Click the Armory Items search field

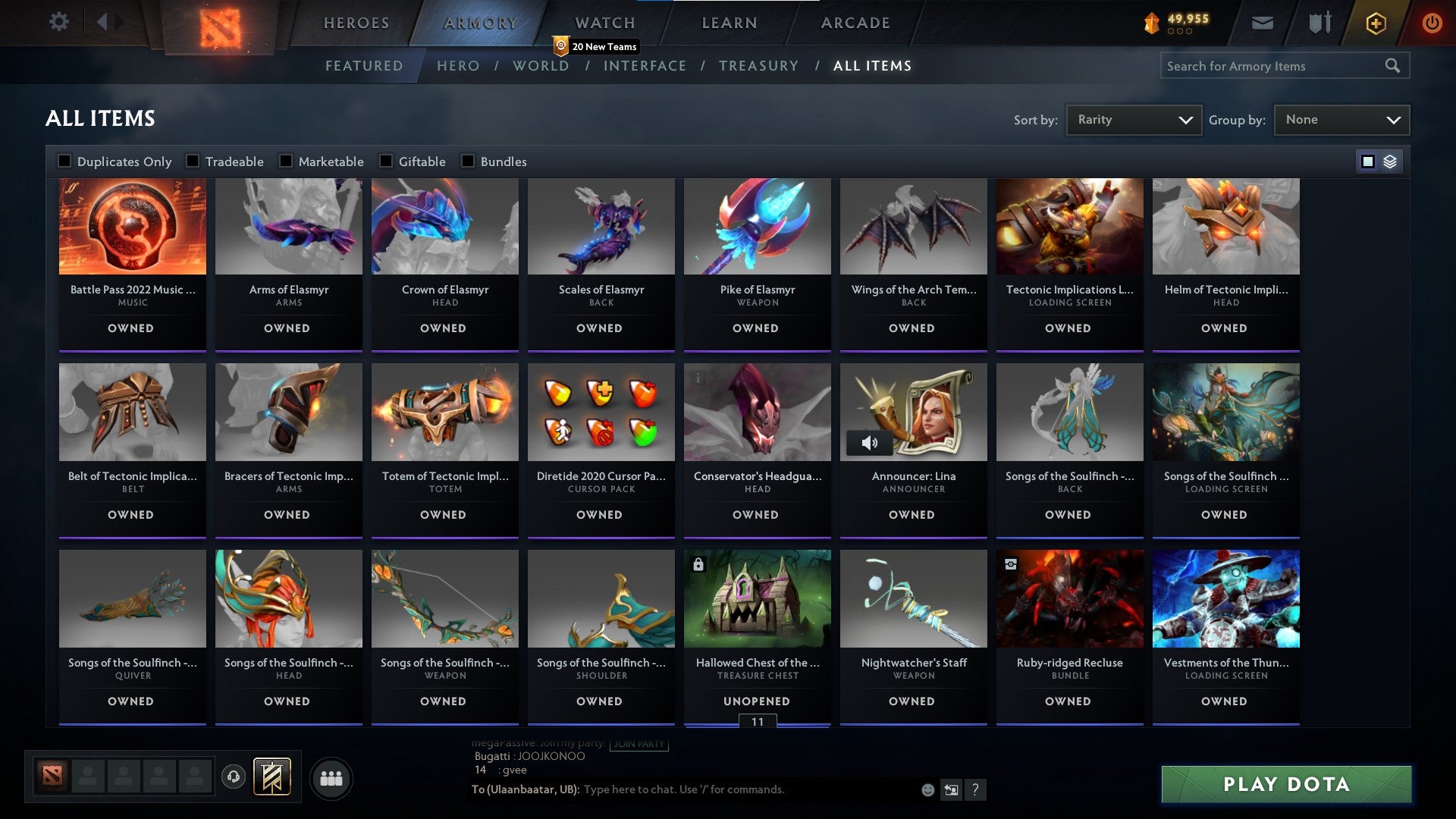point(1274,65)
